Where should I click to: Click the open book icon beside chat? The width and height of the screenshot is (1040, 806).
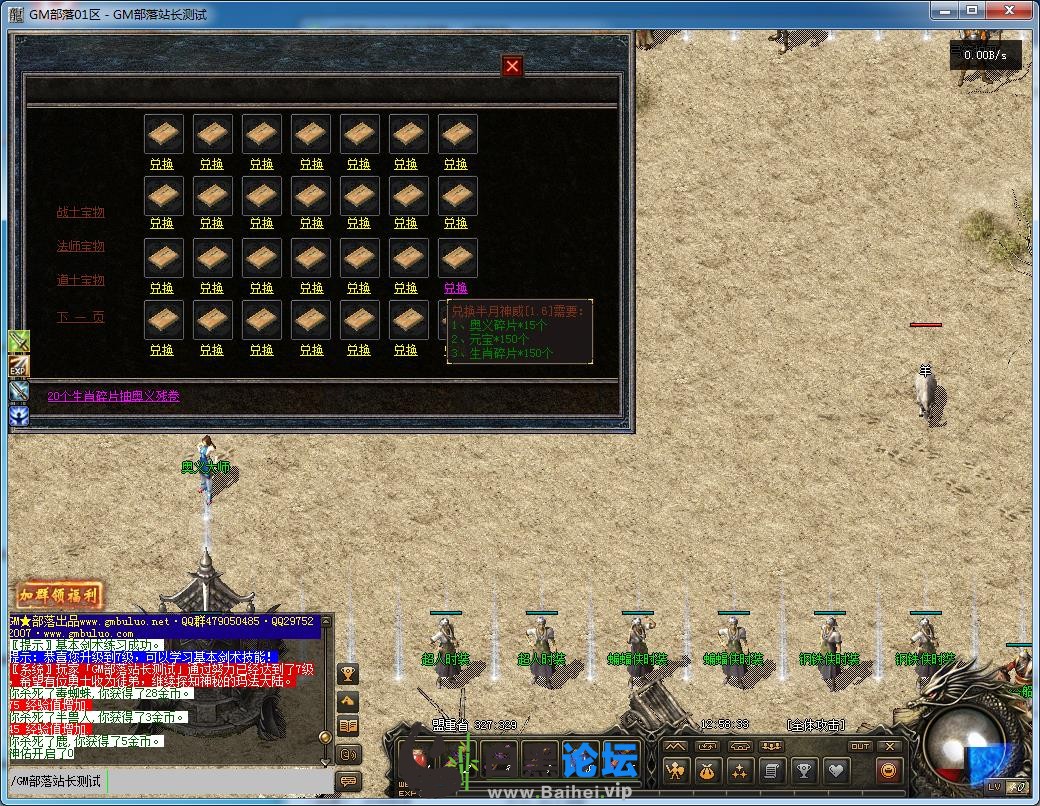[348, 726]
